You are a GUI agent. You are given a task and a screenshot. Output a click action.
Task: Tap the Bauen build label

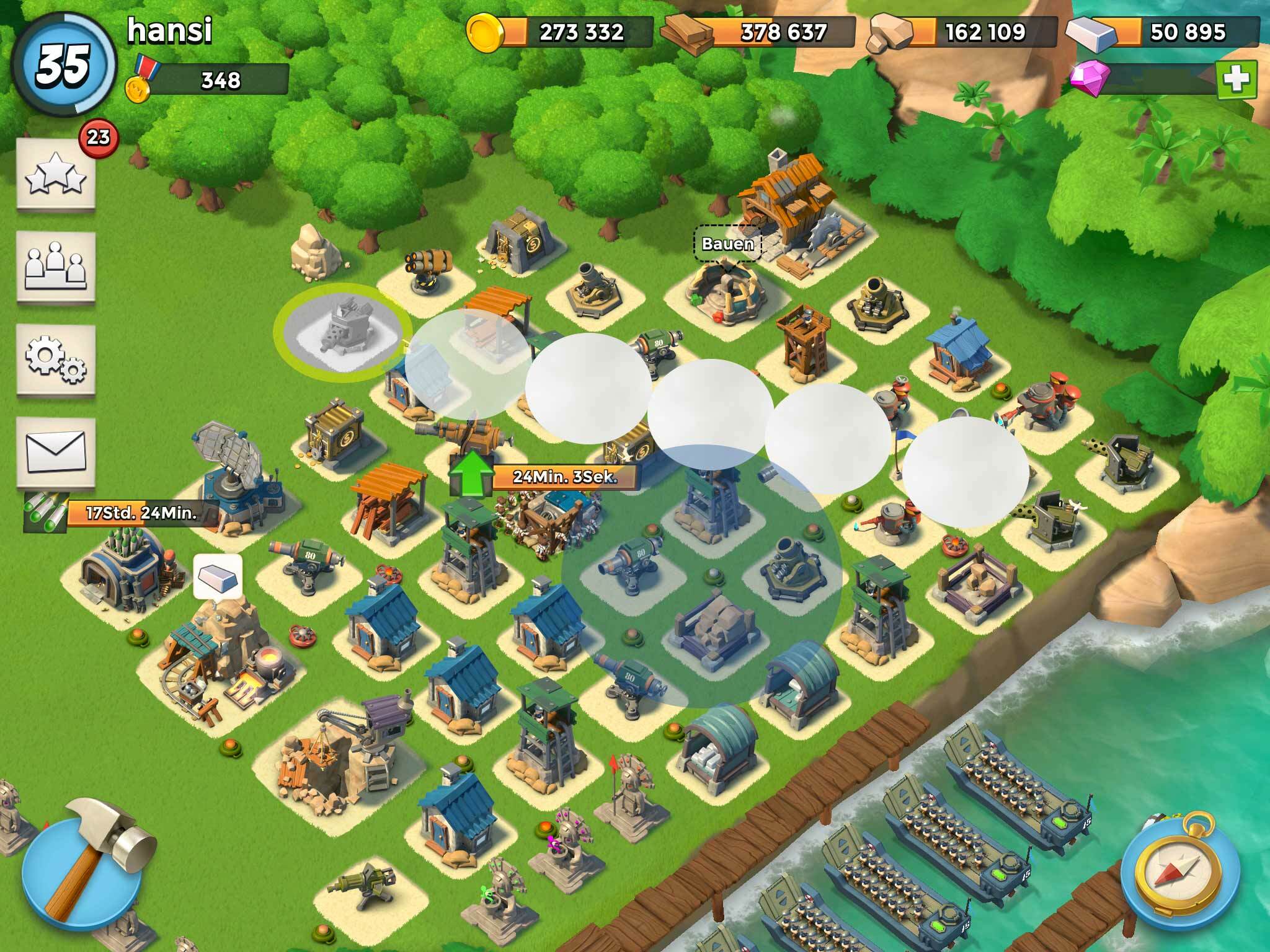pos(727,244)
